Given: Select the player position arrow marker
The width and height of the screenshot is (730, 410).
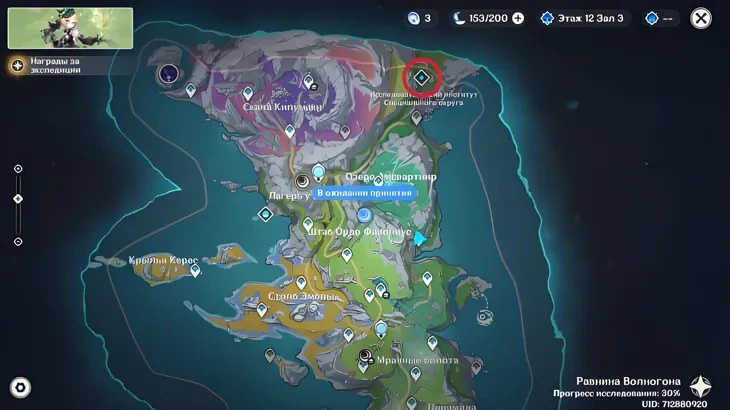Looking at the screenshot, I should [x=420, y=239].
